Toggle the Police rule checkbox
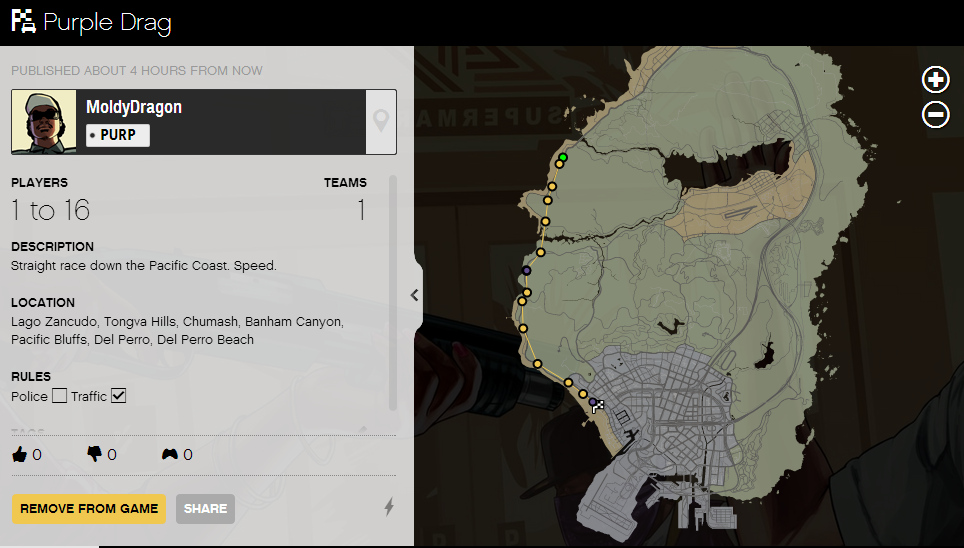Viewport: 964px width, 548px height. (60, 397)
